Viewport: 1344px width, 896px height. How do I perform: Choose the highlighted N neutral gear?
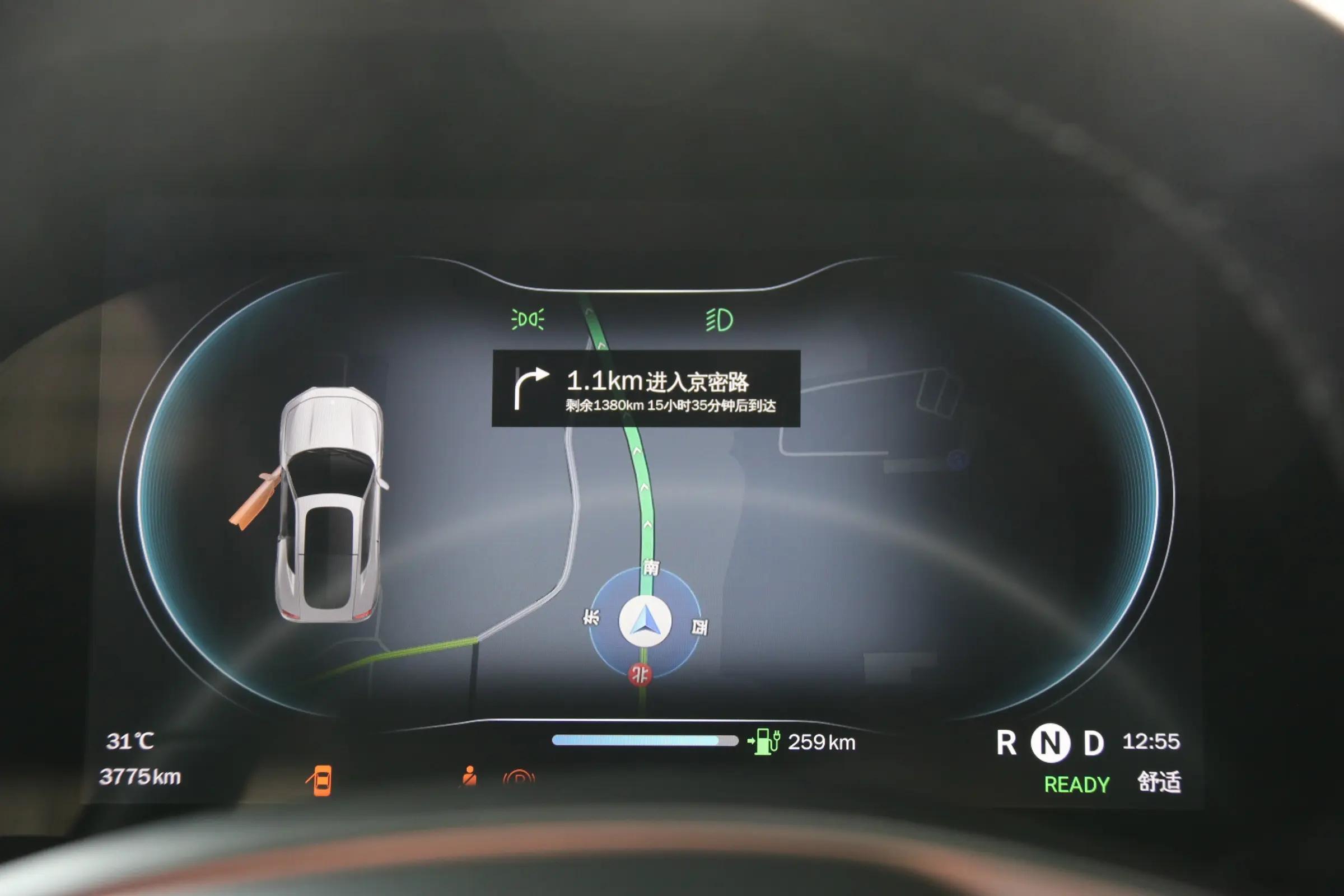pos(1051,744)
